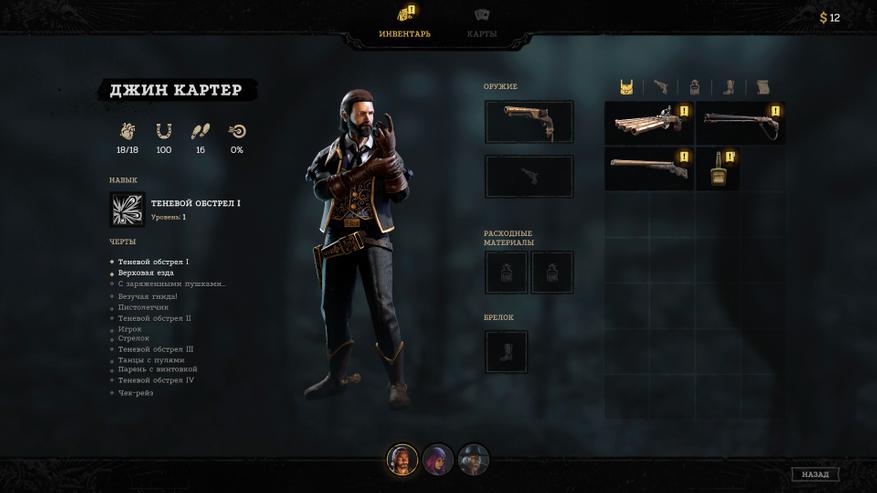The width and height of the screenshot is (877, 493).
Task: Filter inventory by boot trinket icon
Action: (x=729, y=87)
